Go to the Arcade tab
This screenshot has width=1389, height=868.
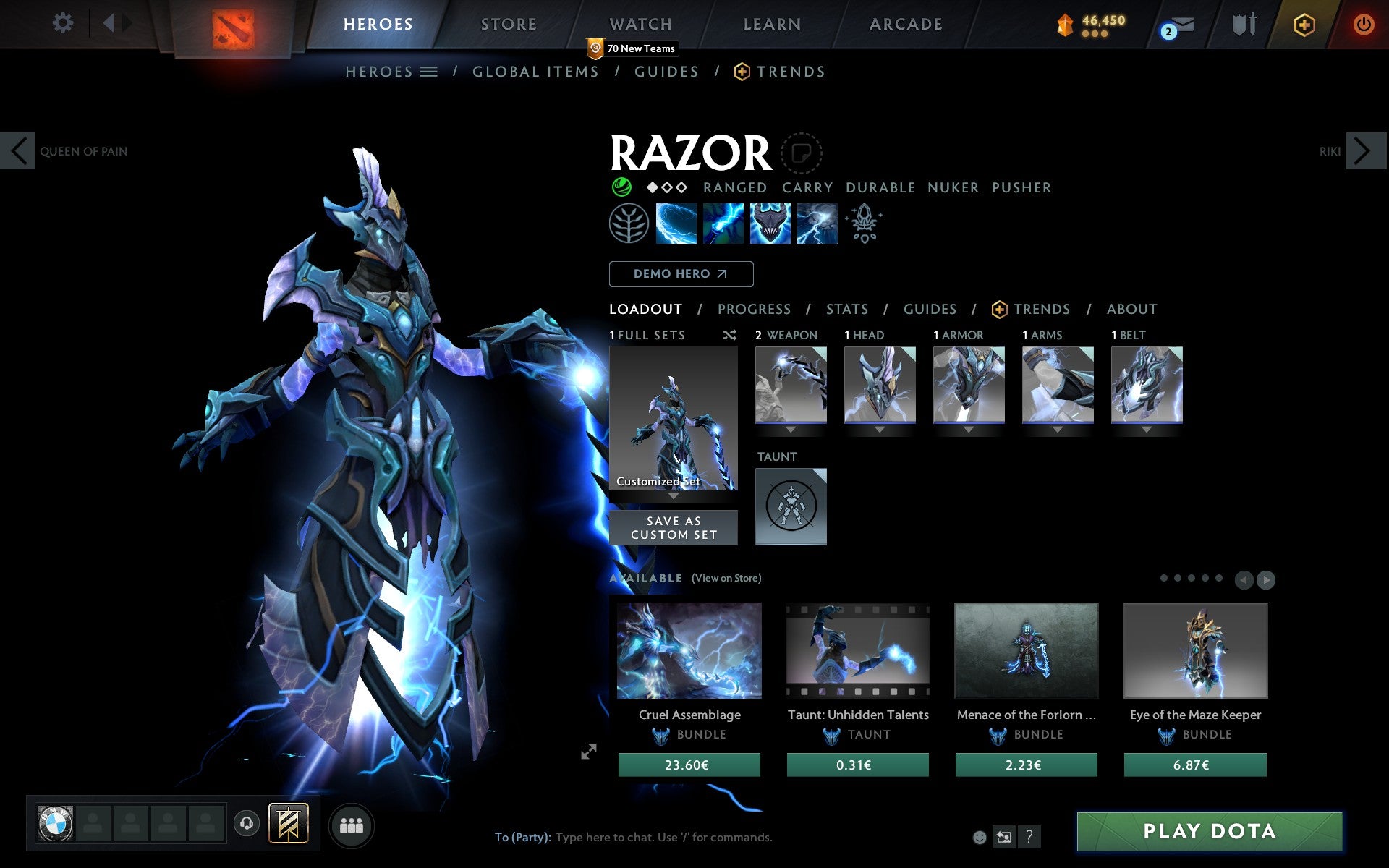[x=906, y=25]
